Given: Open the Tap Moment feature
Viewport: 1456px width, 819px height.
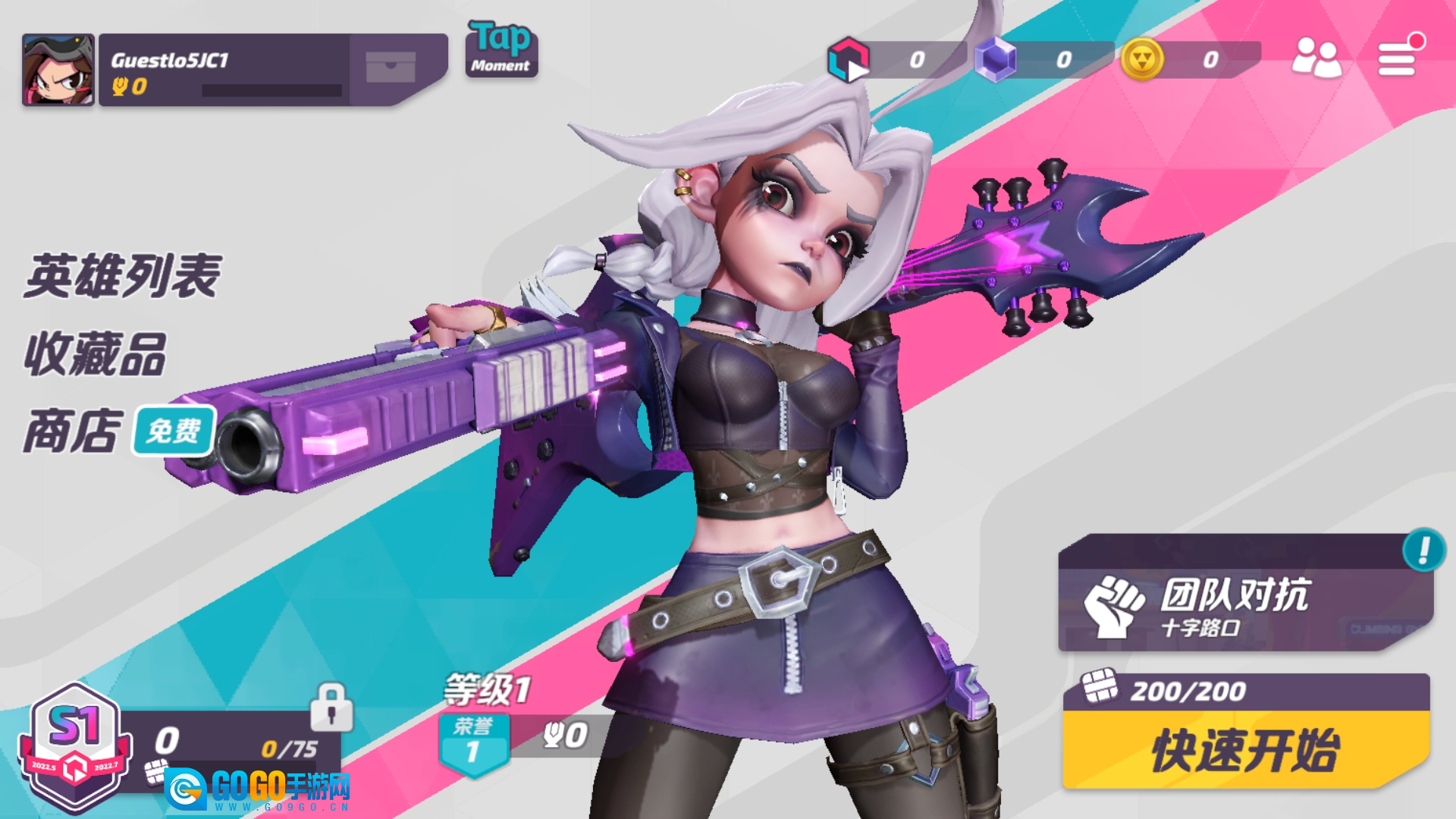Looking at the screenshot, I should pyautogui.click(x=501, y=49).
